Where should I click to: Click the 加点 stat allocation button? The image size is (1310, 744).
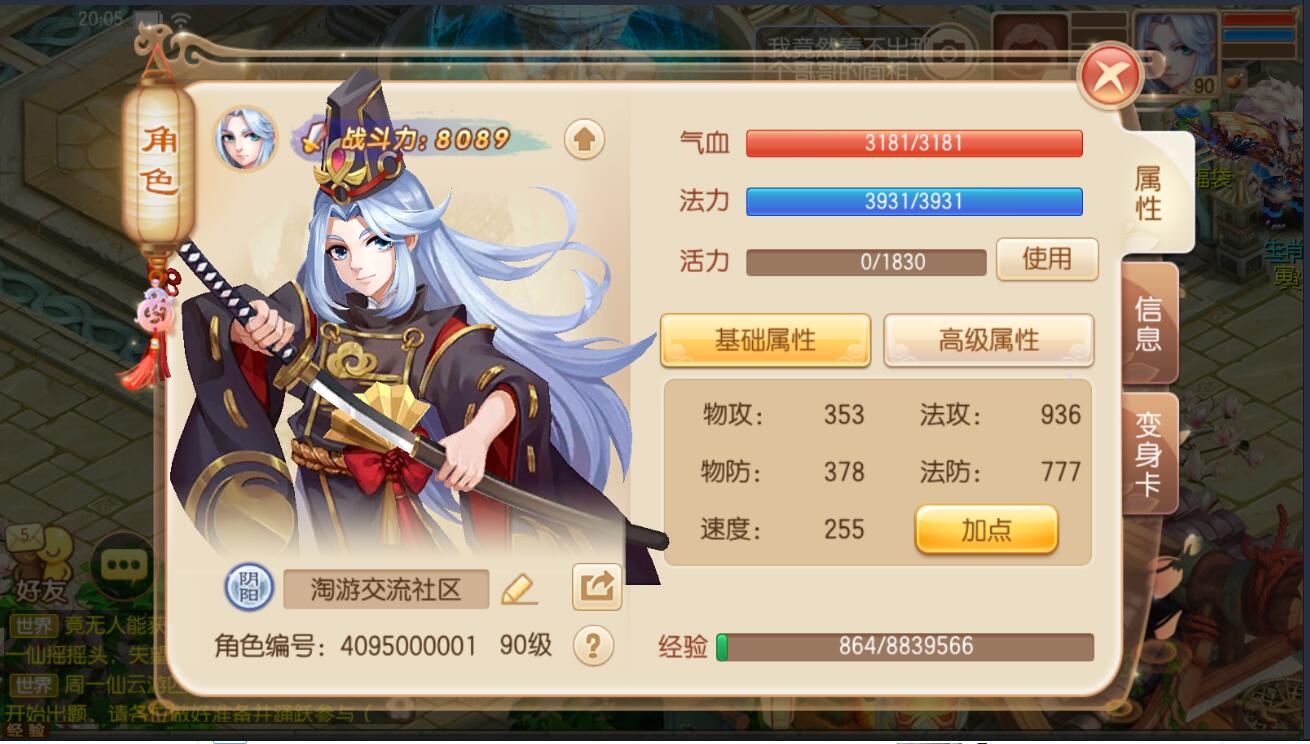tap(986, 528)
